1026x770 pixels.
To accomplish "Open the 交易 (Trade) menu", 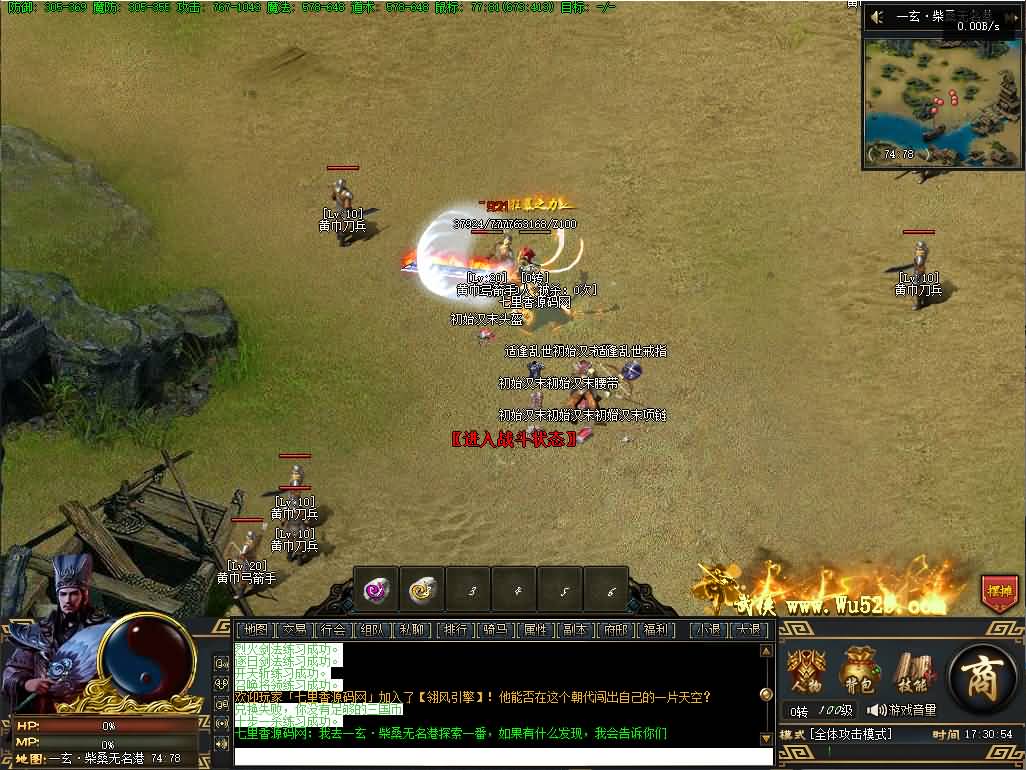I will 293,630.
